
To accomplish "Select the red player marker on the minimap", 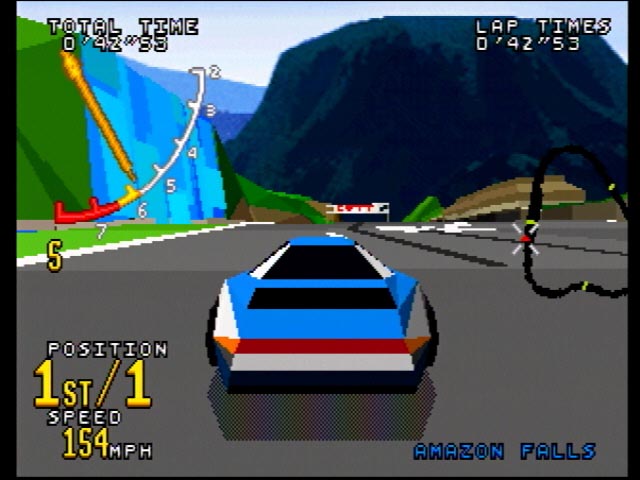I will tap(525, 238).
